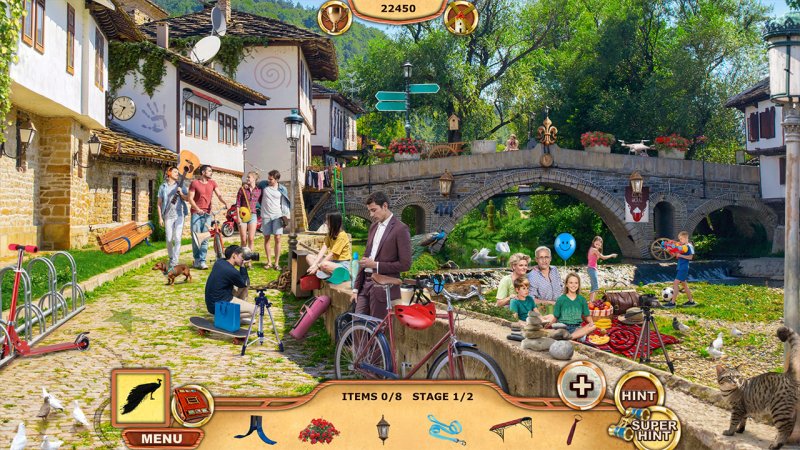Open the red book journal icon
Viewport: 800px width, 450px height.
click(x=191, y=406)
